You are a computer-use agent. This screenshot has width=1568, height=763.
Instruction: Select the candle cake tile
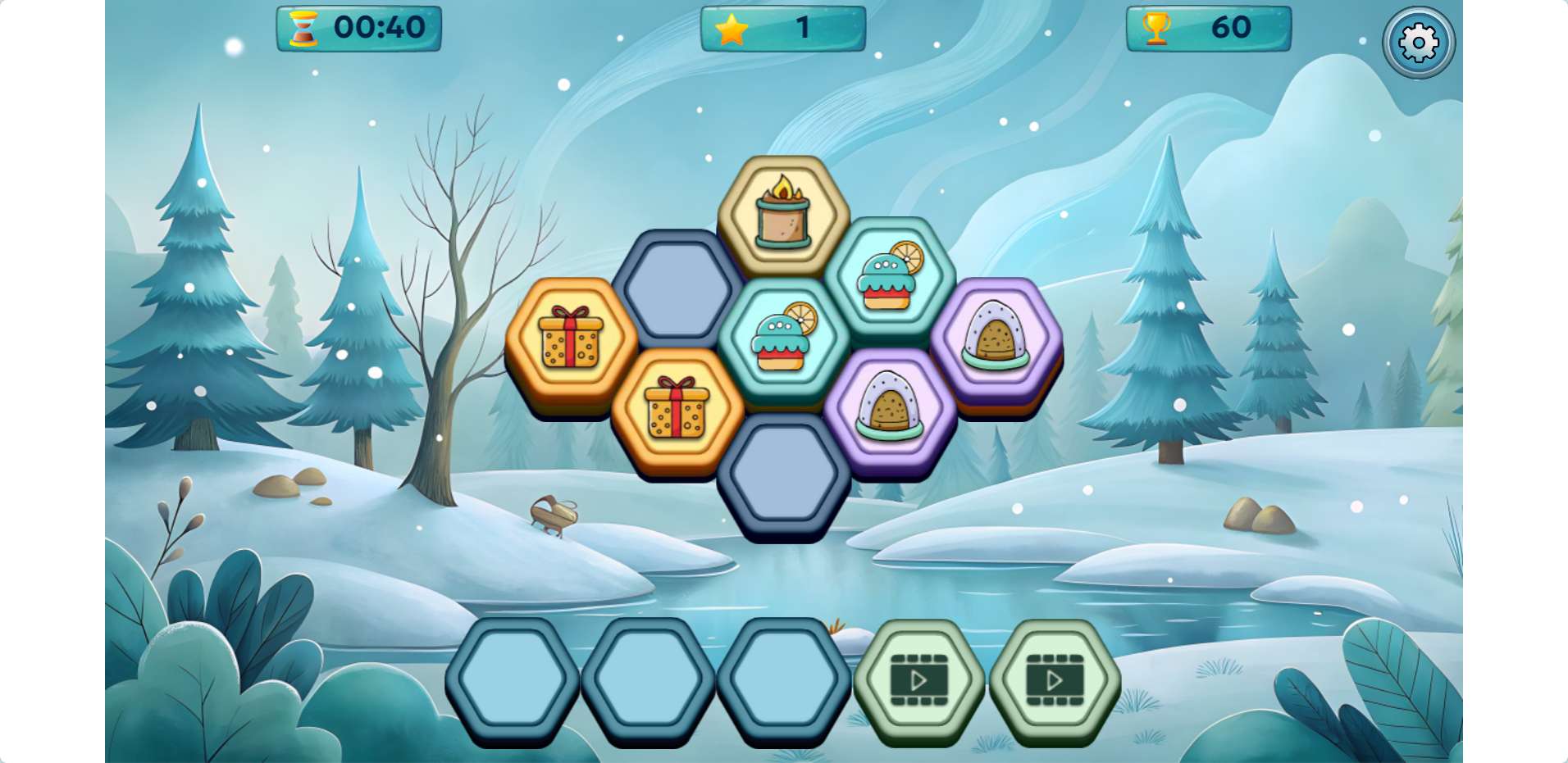[x=783, y=214]
